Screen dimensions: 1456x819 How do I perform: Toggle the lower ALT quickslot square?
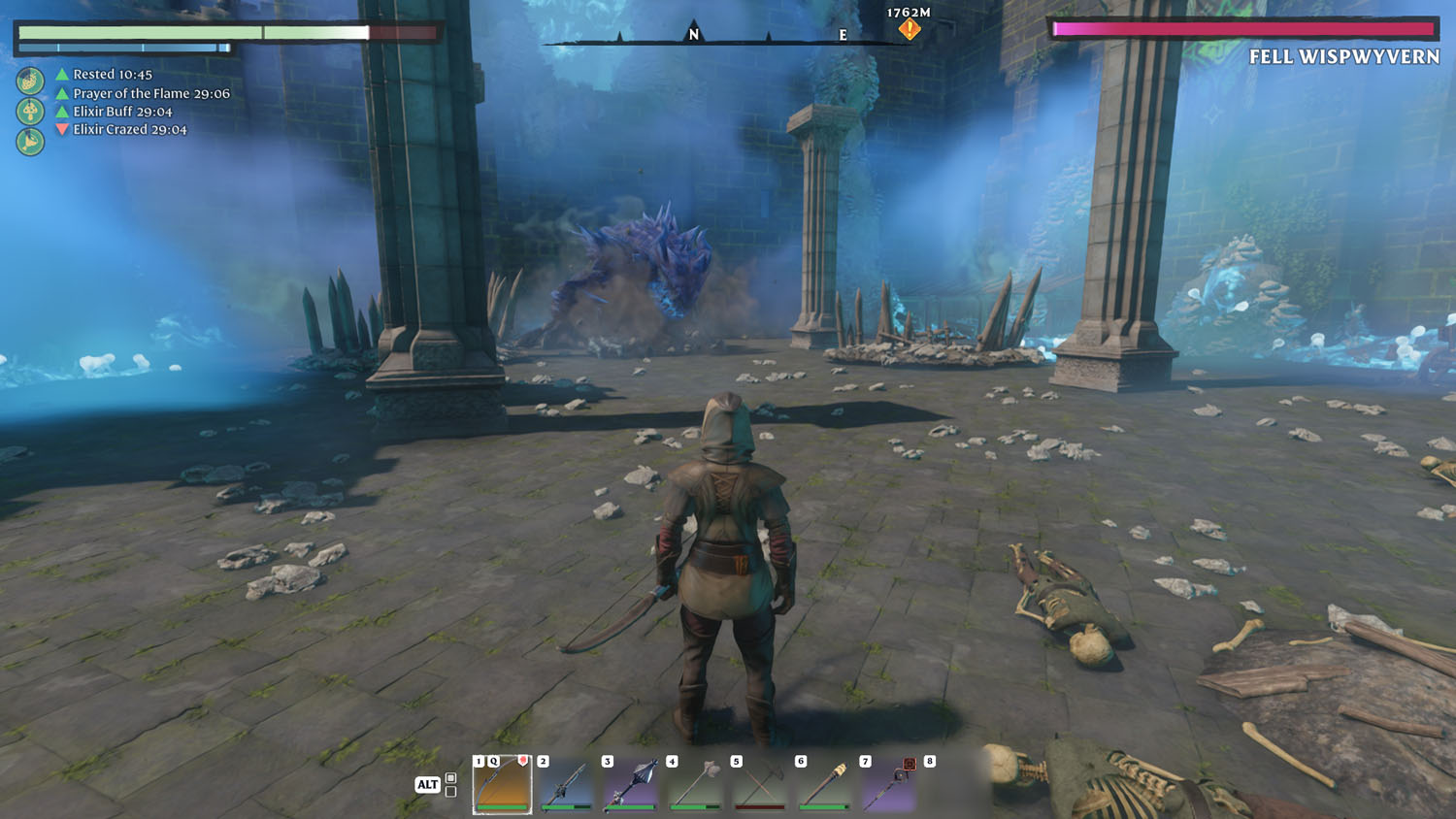[450, 791]
